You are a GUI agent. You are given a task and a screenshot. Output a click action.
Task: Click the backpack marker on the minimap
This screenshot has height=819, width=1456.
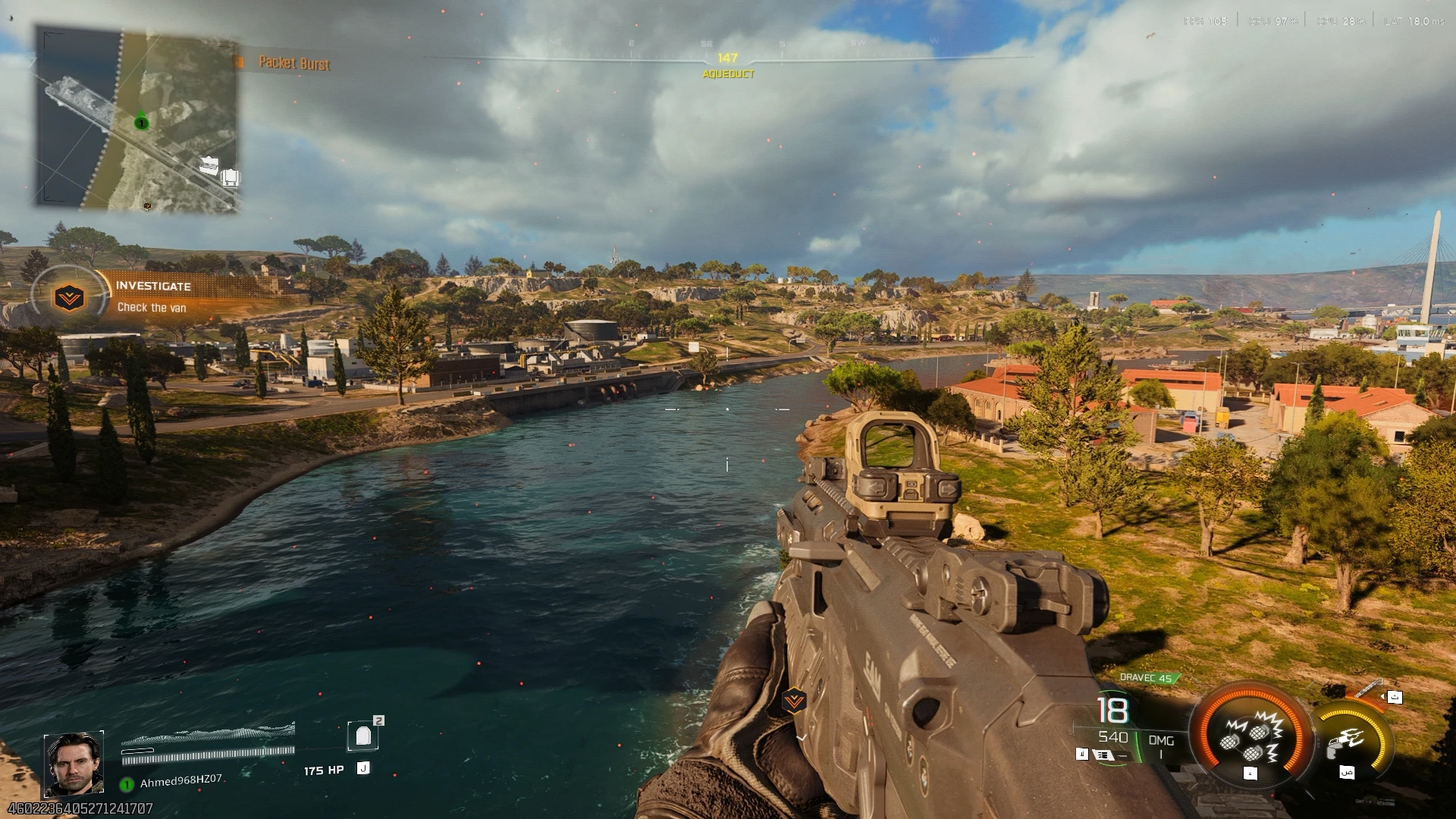coord(231,178)
